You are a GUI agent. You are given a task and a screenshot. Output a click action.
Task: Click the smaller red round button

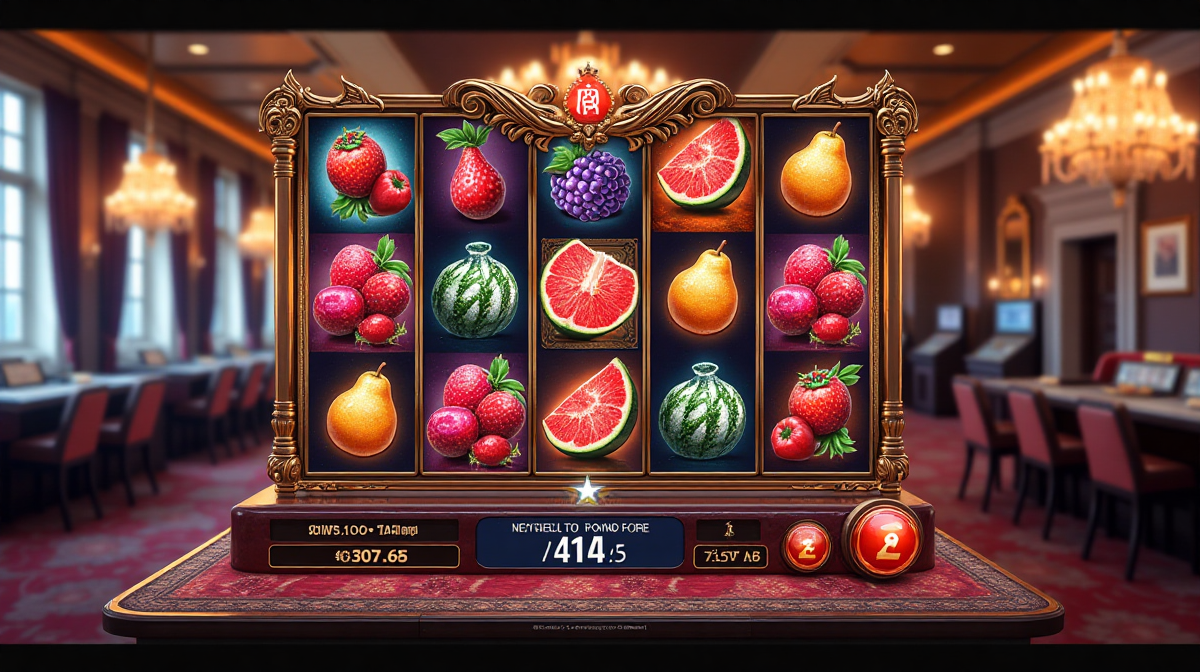click(805, 546)
